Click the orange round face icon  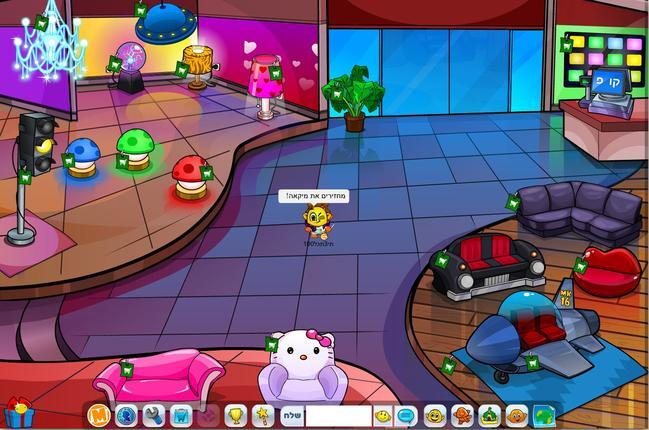517,414
